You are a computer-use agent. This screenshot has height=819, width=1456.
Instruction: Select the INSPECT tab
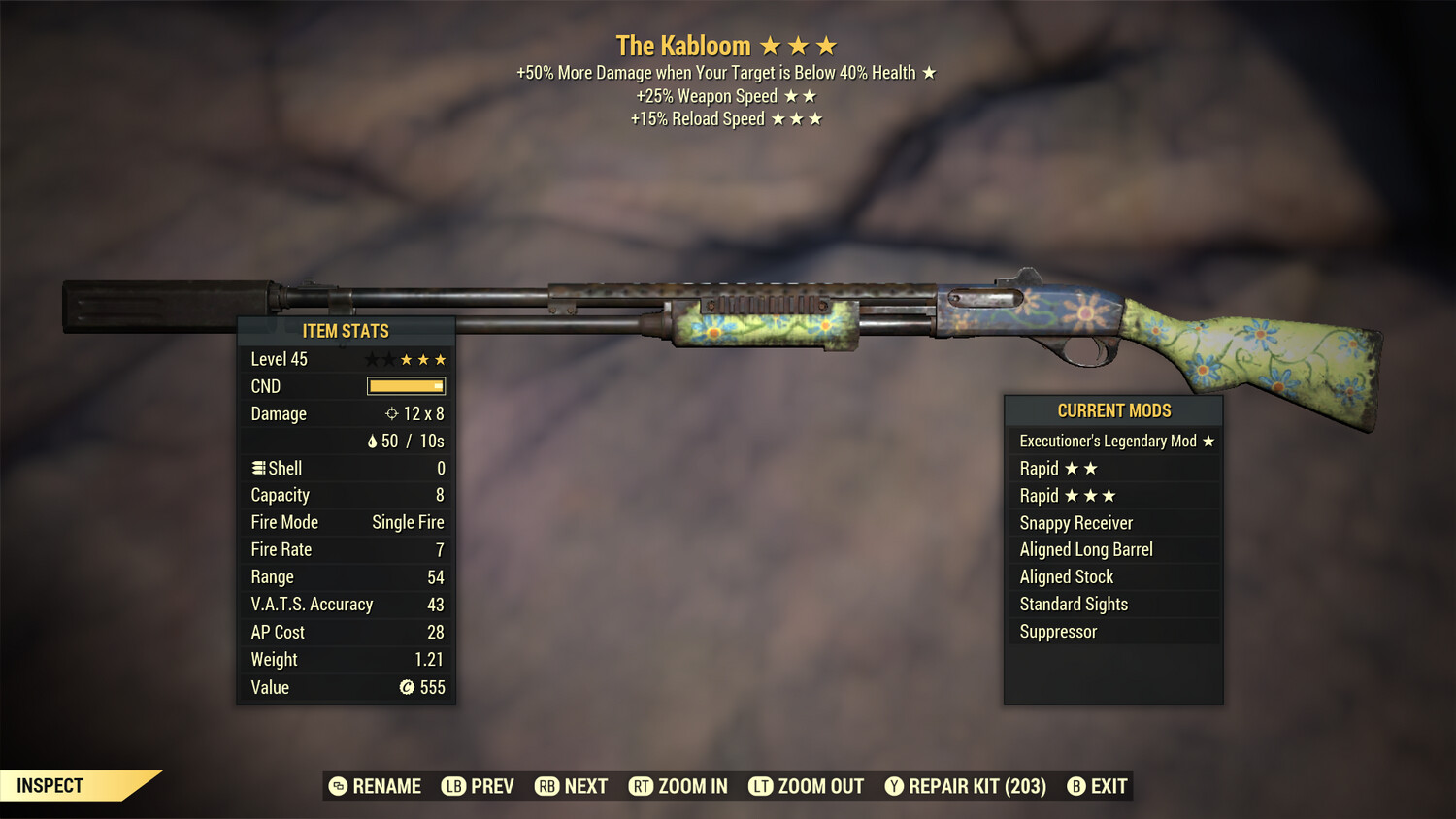click(49, 786)
